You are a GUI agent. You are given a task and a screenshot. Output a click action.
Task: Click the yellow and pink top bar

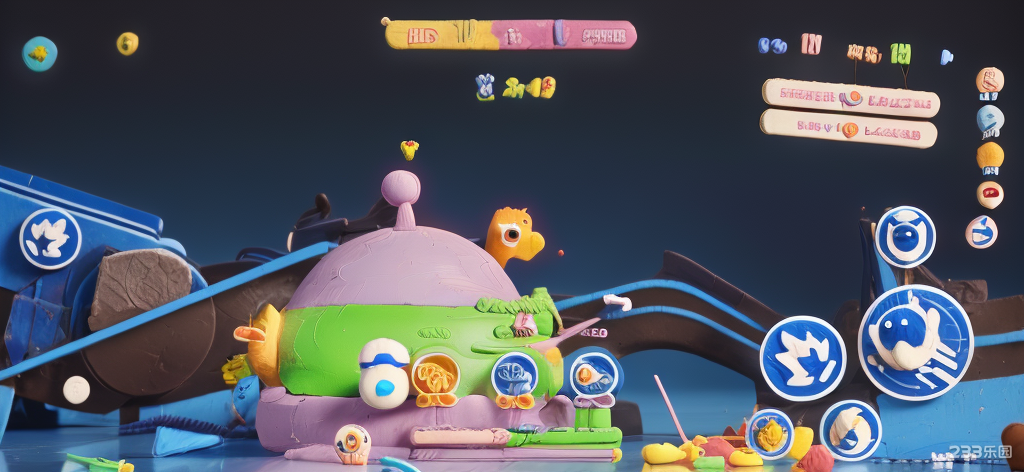coord(510,35)
